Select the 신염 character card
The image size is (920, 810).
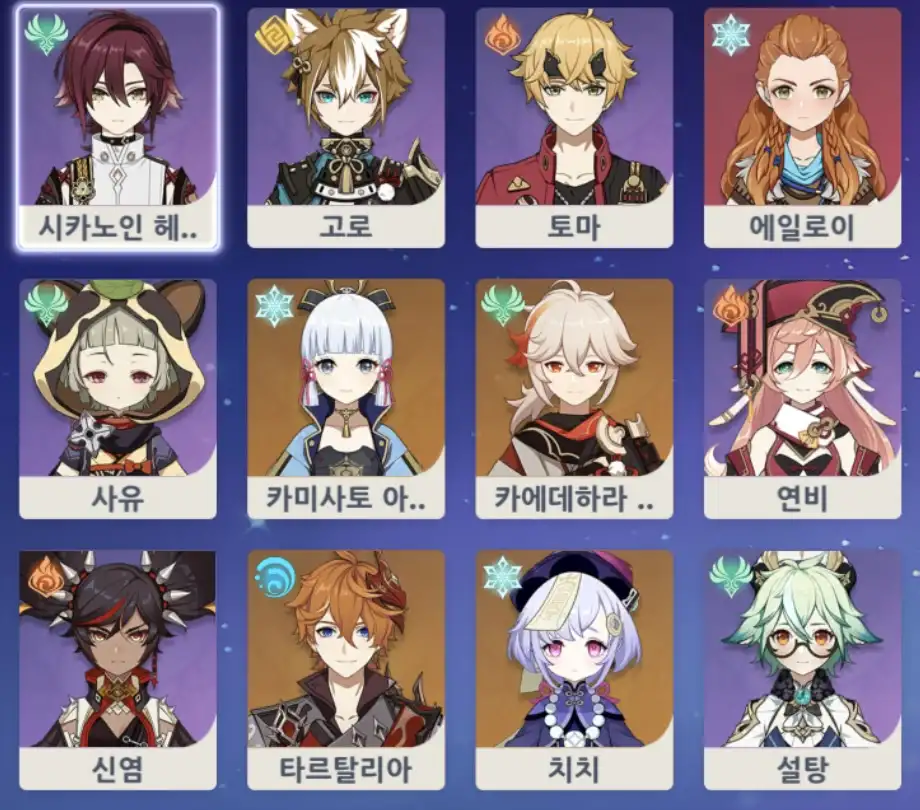tap(118, 668)
